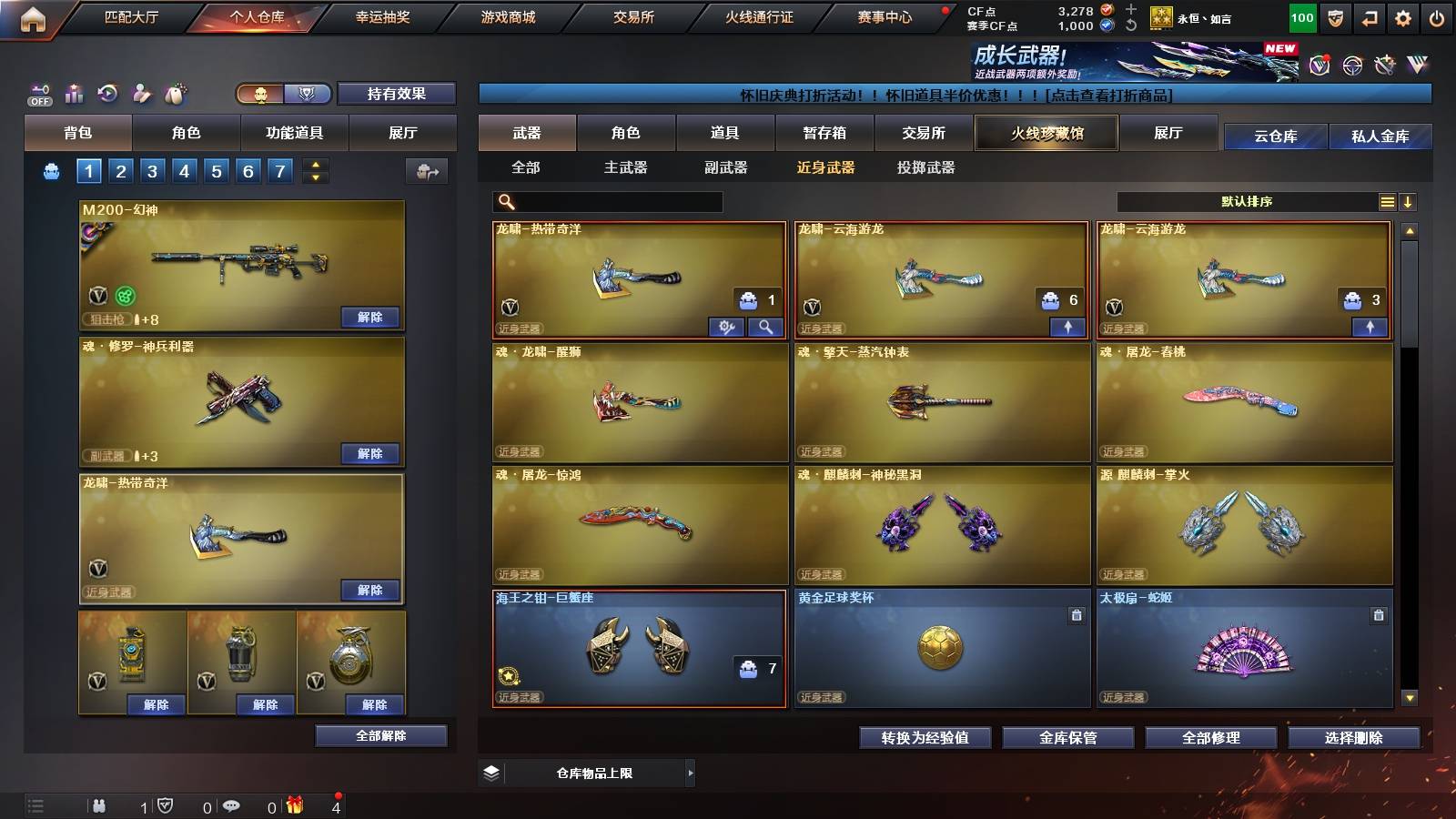Screen dimensions: 1456x819
Task: Click the ranking bar-chart icon above the backpack
Action: [74, 91]
